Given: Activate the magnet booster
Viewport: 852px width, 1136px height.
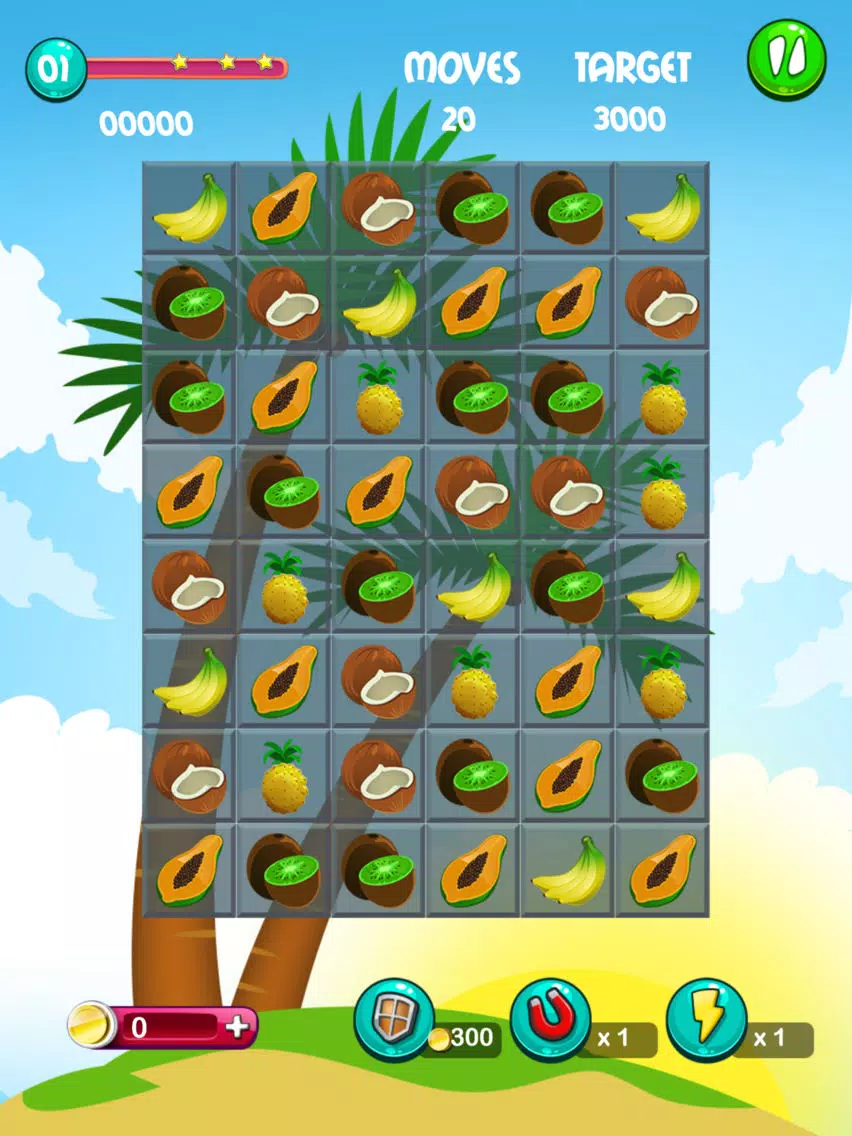Looking at the screenshot, I should tap(549, 1020).
